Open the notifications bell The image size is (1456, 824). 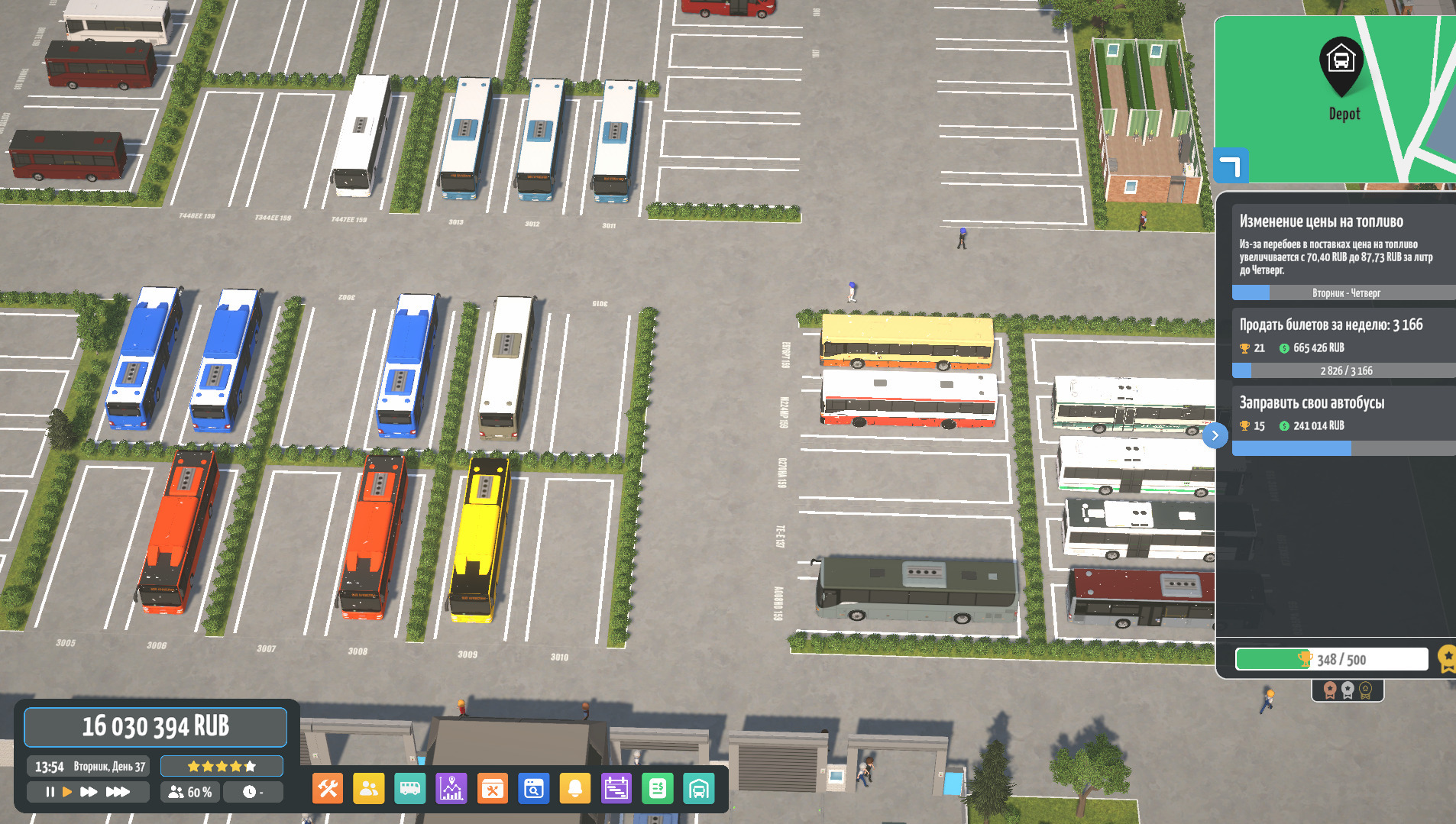[575, 789]
